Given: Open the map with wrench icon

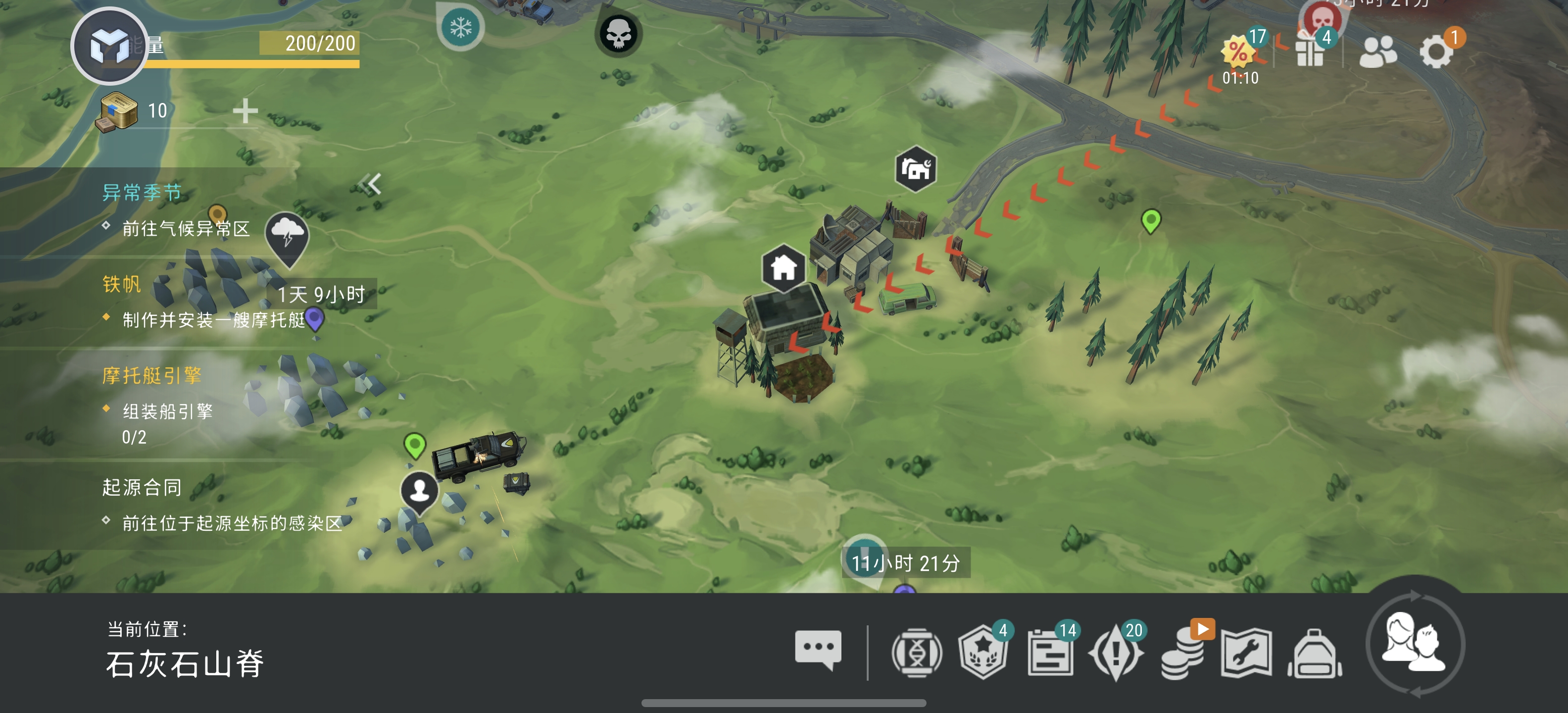Looking at the screenshot, I should (1246, 653).
